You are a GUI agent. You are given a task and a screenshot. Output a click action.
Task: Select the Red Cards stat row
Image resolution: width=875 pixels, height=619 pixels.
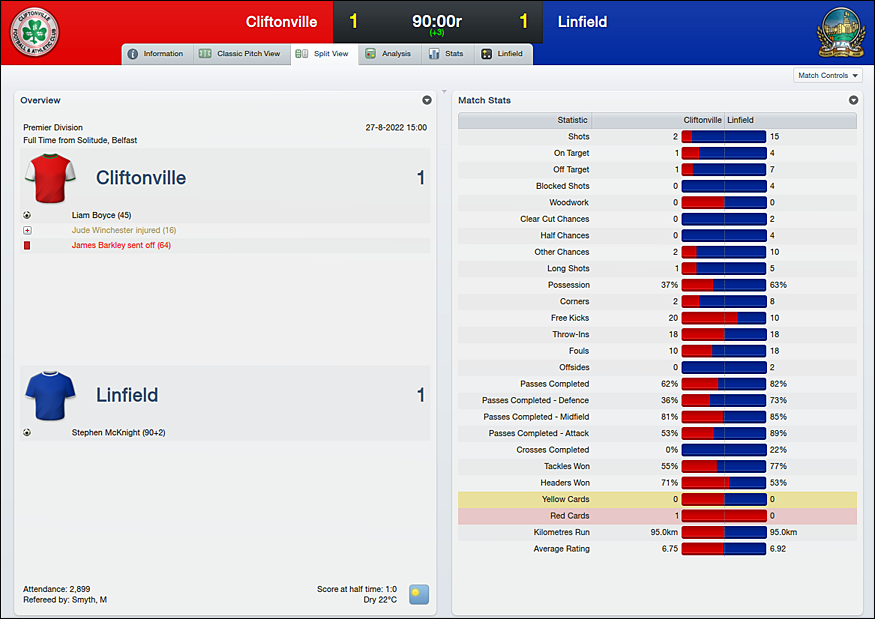pyautogui.click(x=657, y=516)
